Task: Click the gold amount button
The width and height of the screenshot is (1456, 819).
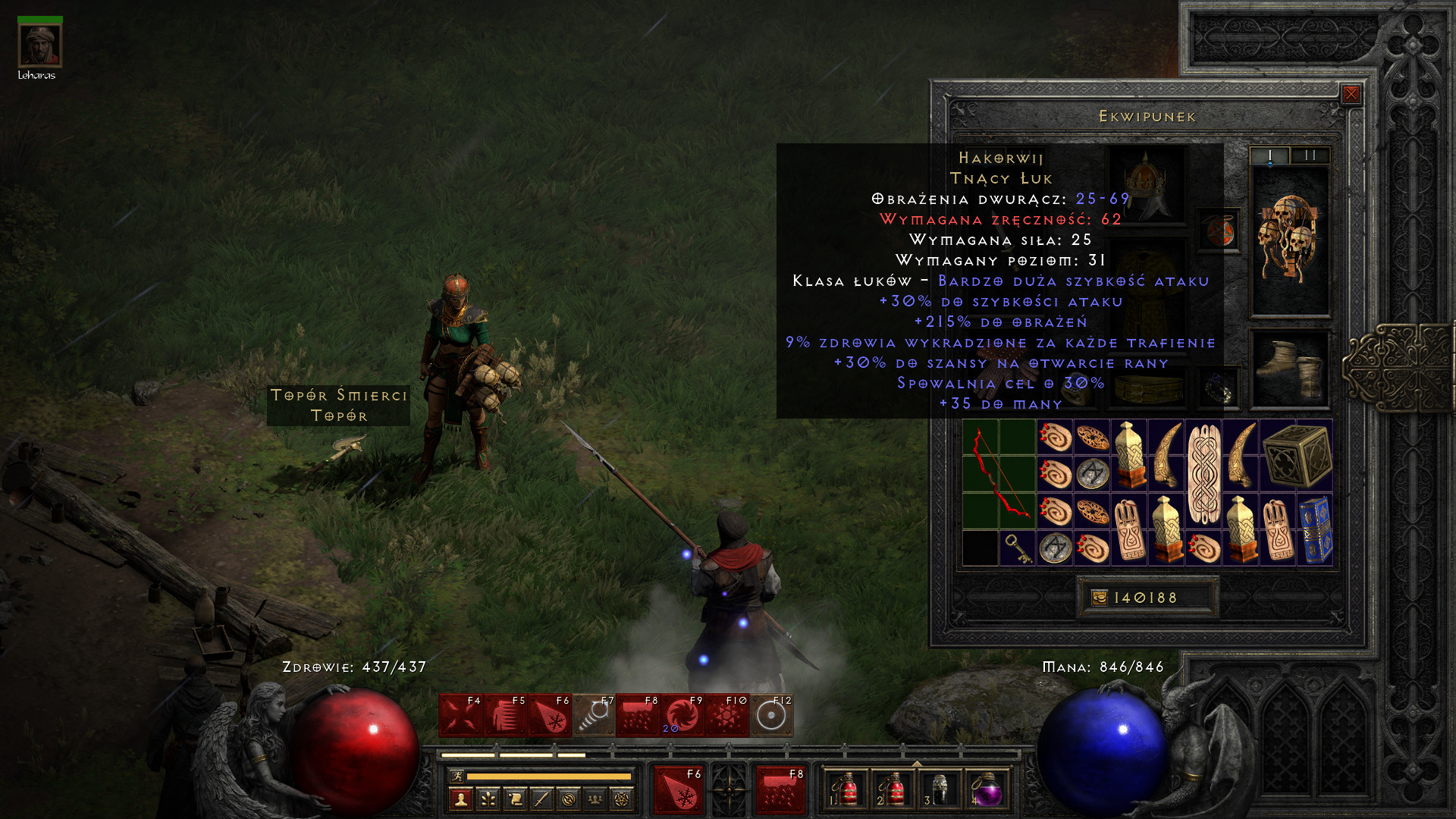Action: click(1146, 598)
